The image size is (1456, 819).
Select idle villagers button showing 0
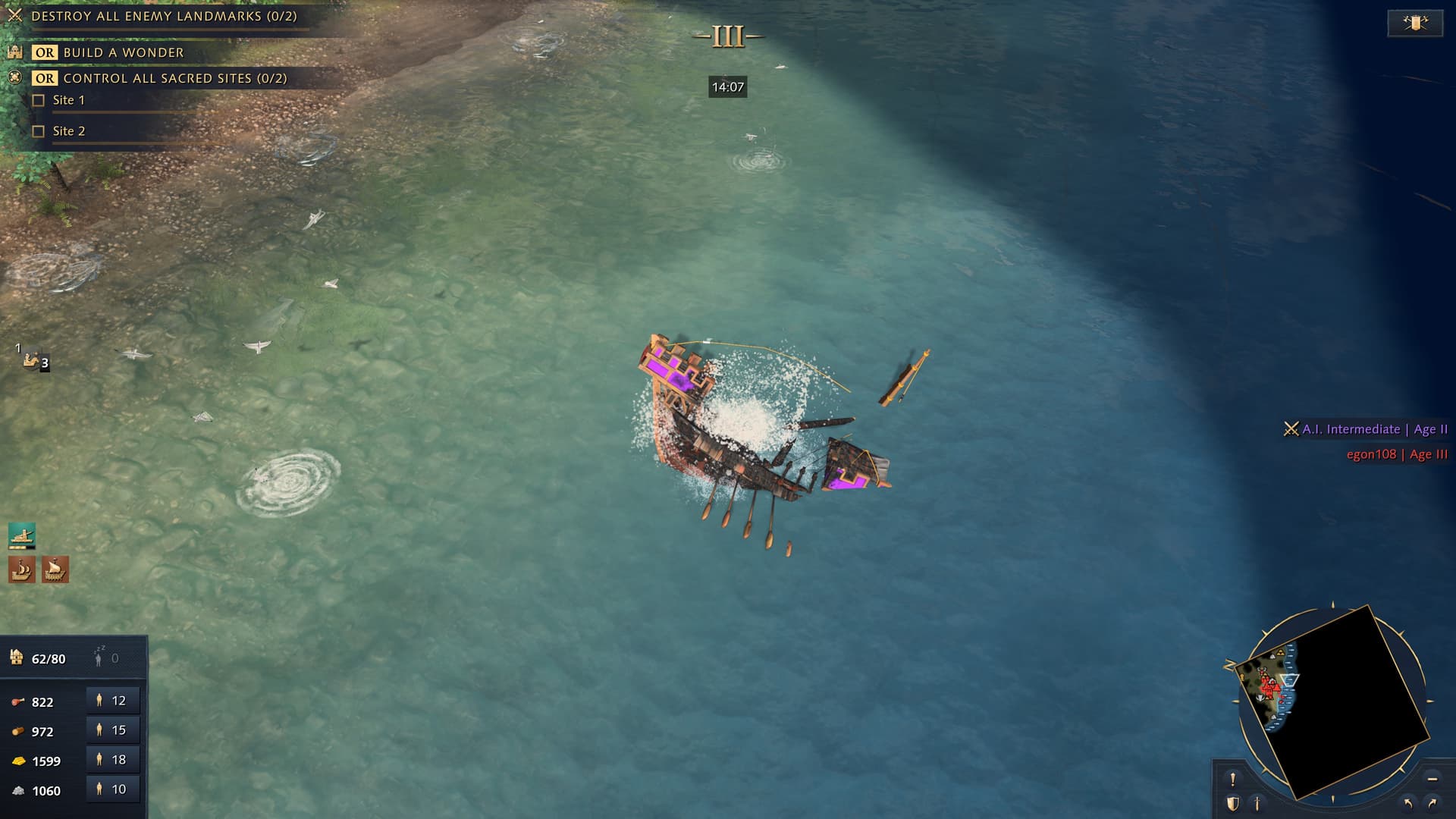pyautogui.click(x=106, y=658)
